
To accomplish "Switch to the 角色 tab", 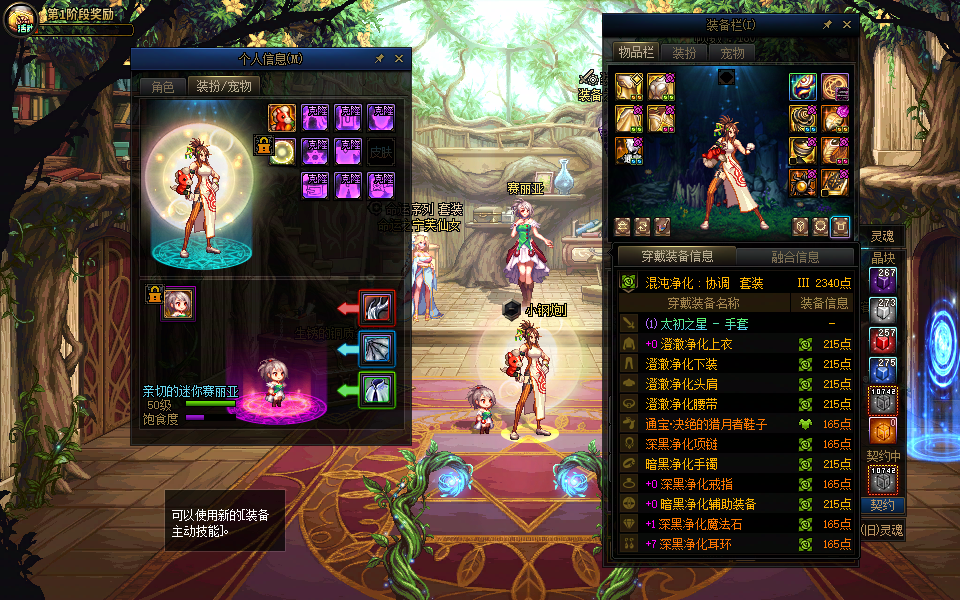I will click(x=162, y=87).
